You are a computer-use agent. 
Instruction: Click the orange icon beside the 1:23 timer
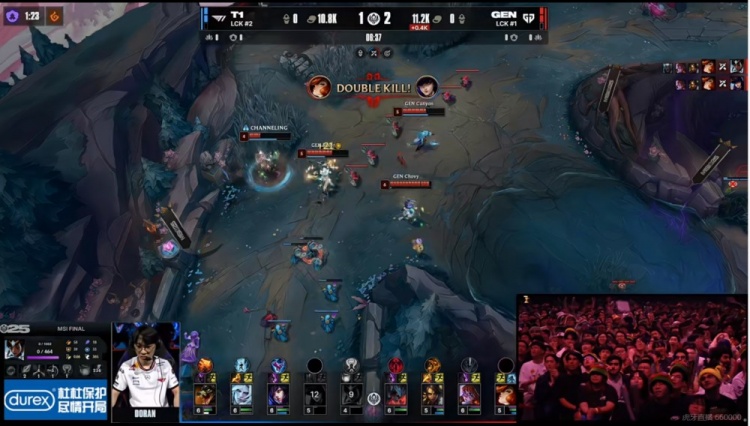54,16
